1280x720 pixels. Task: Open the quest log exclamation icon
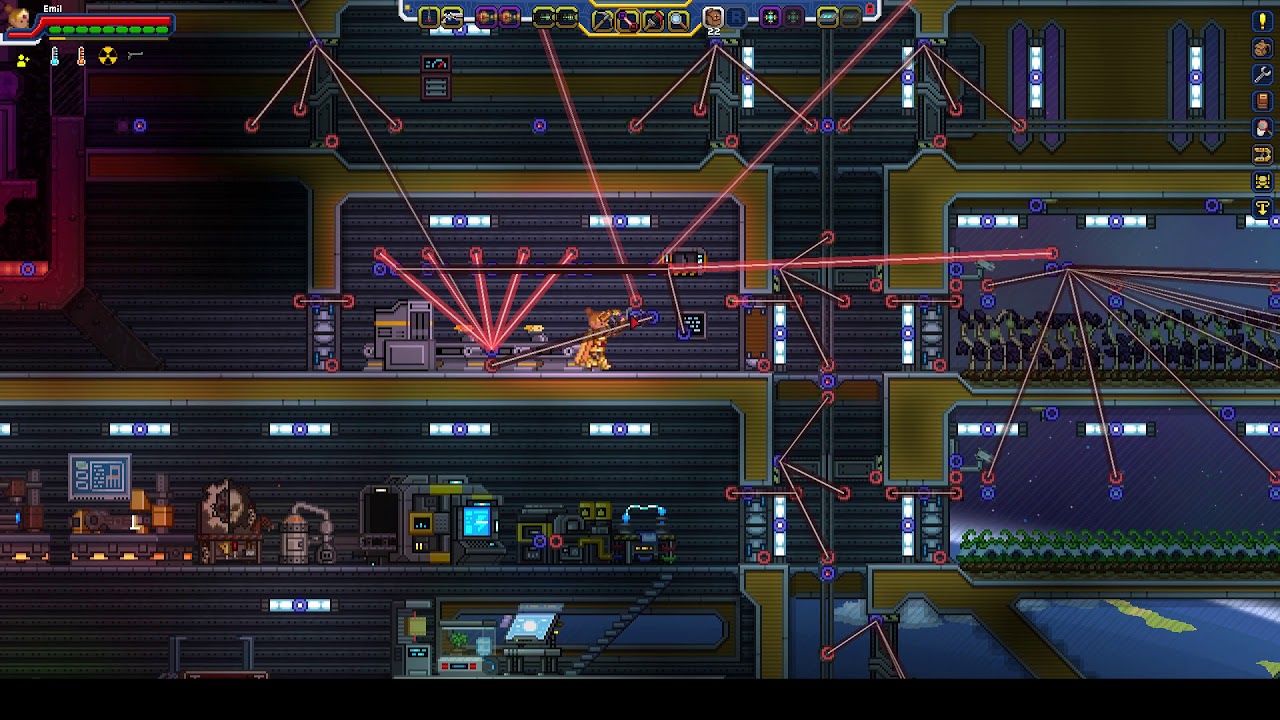1262,21
